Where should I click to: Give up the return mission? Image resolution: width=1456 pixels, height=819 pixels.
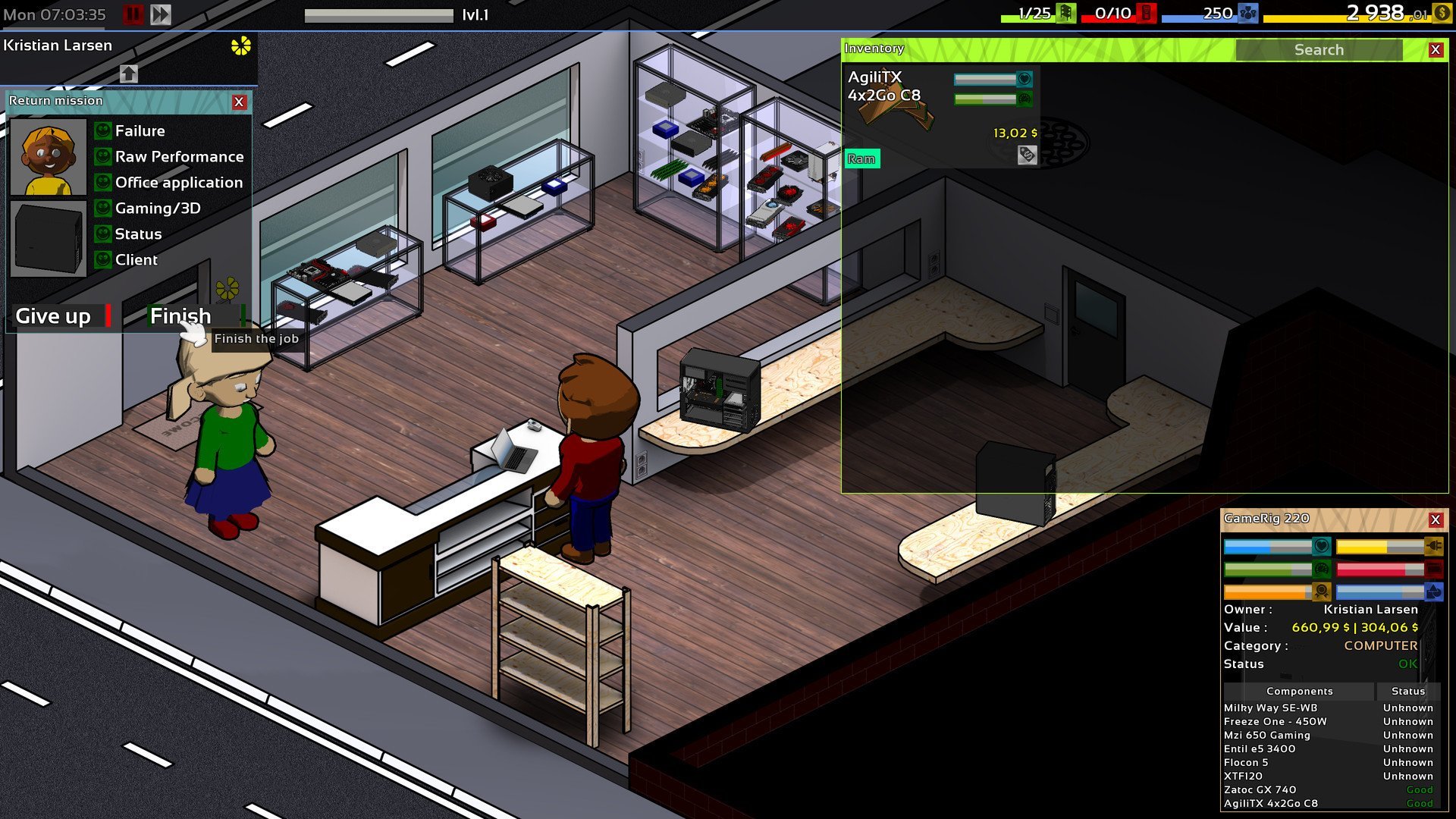[x=55, y=315]
